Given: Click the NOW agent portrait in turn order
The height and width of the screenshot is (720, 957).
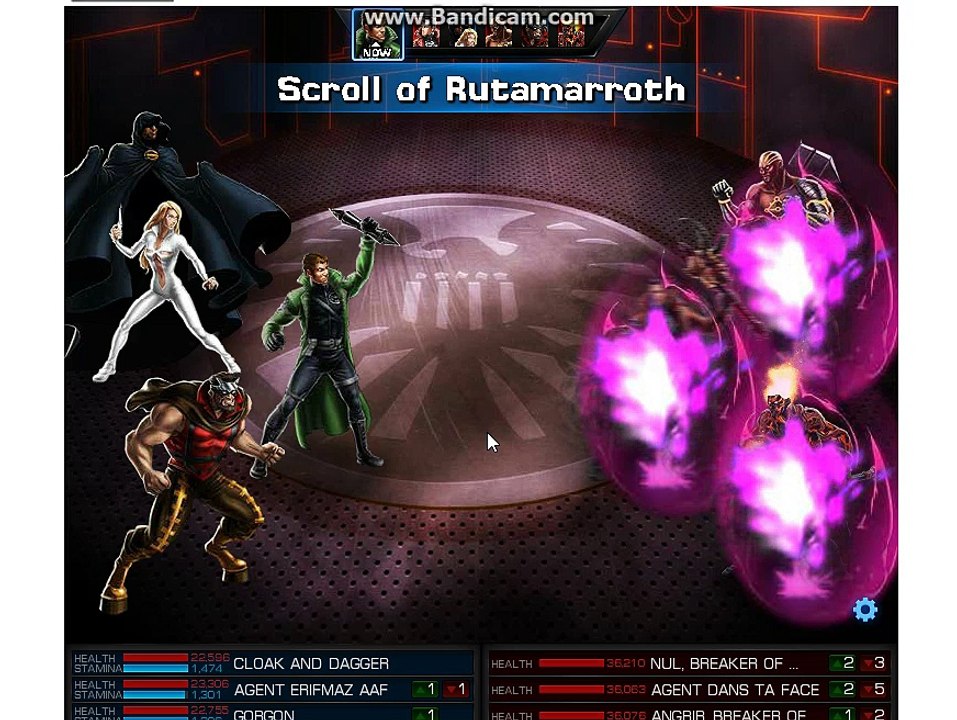Looking at the screenshot, I should tap(378, 35).
